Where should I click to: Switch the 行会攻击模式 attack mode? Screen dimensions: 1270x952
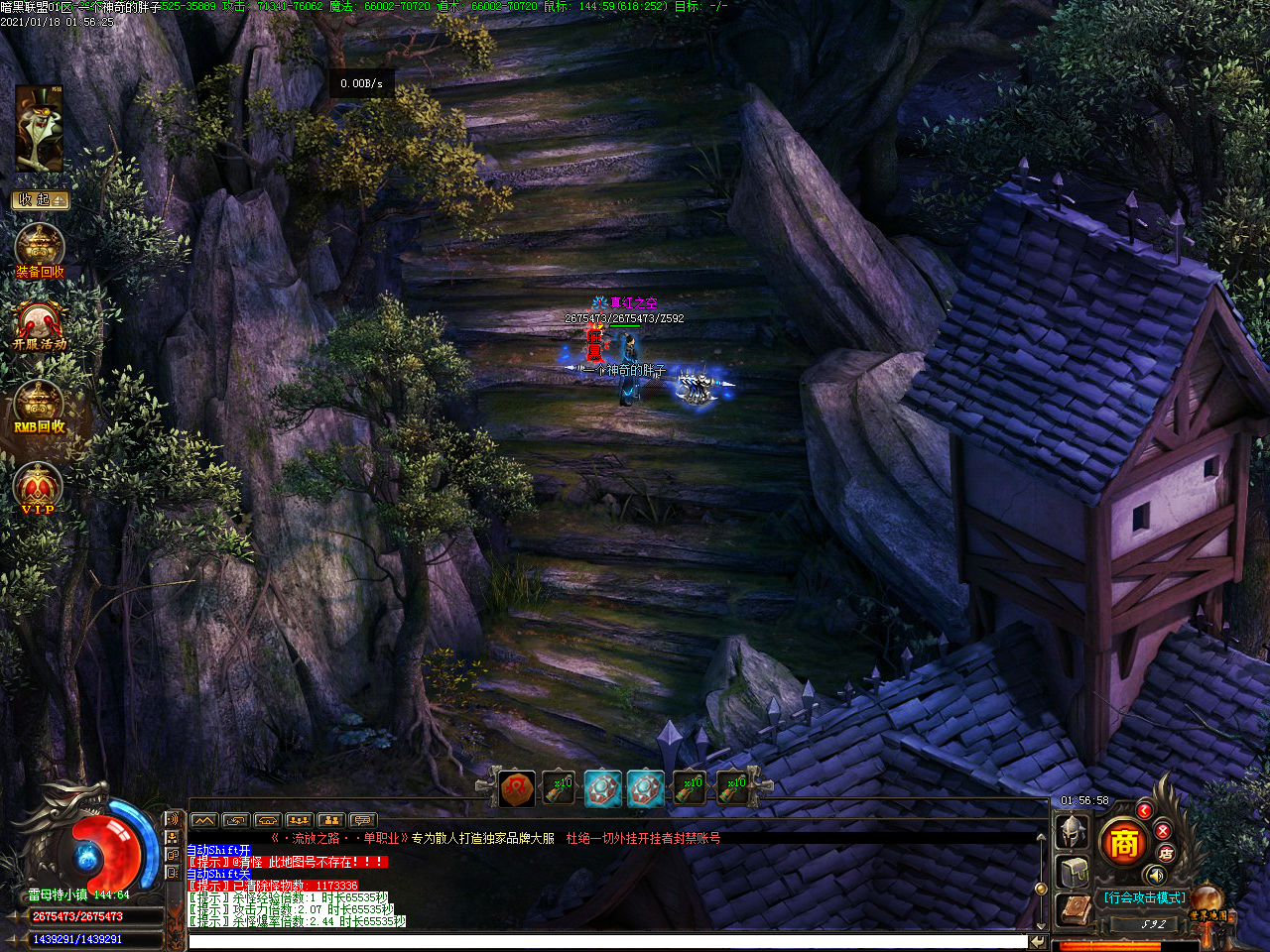[1144, 897]
